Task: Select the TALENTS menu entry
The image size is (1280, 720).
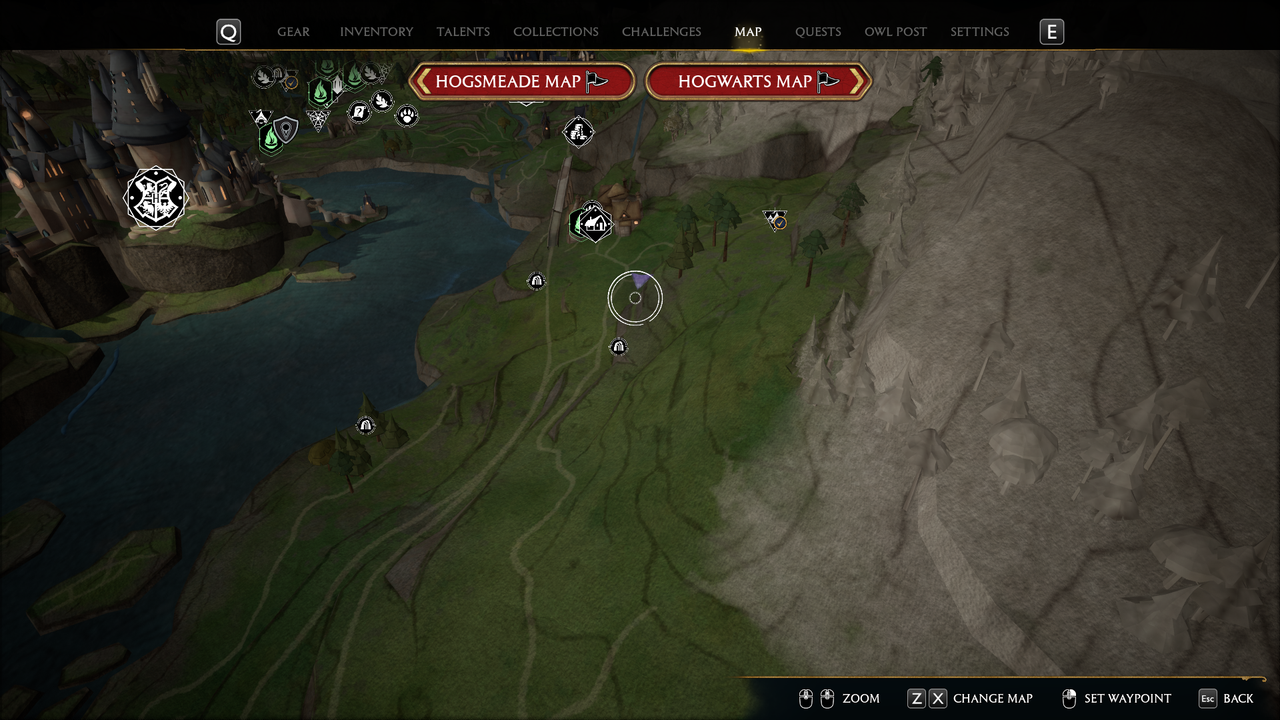Action: [x=463, y=31]
